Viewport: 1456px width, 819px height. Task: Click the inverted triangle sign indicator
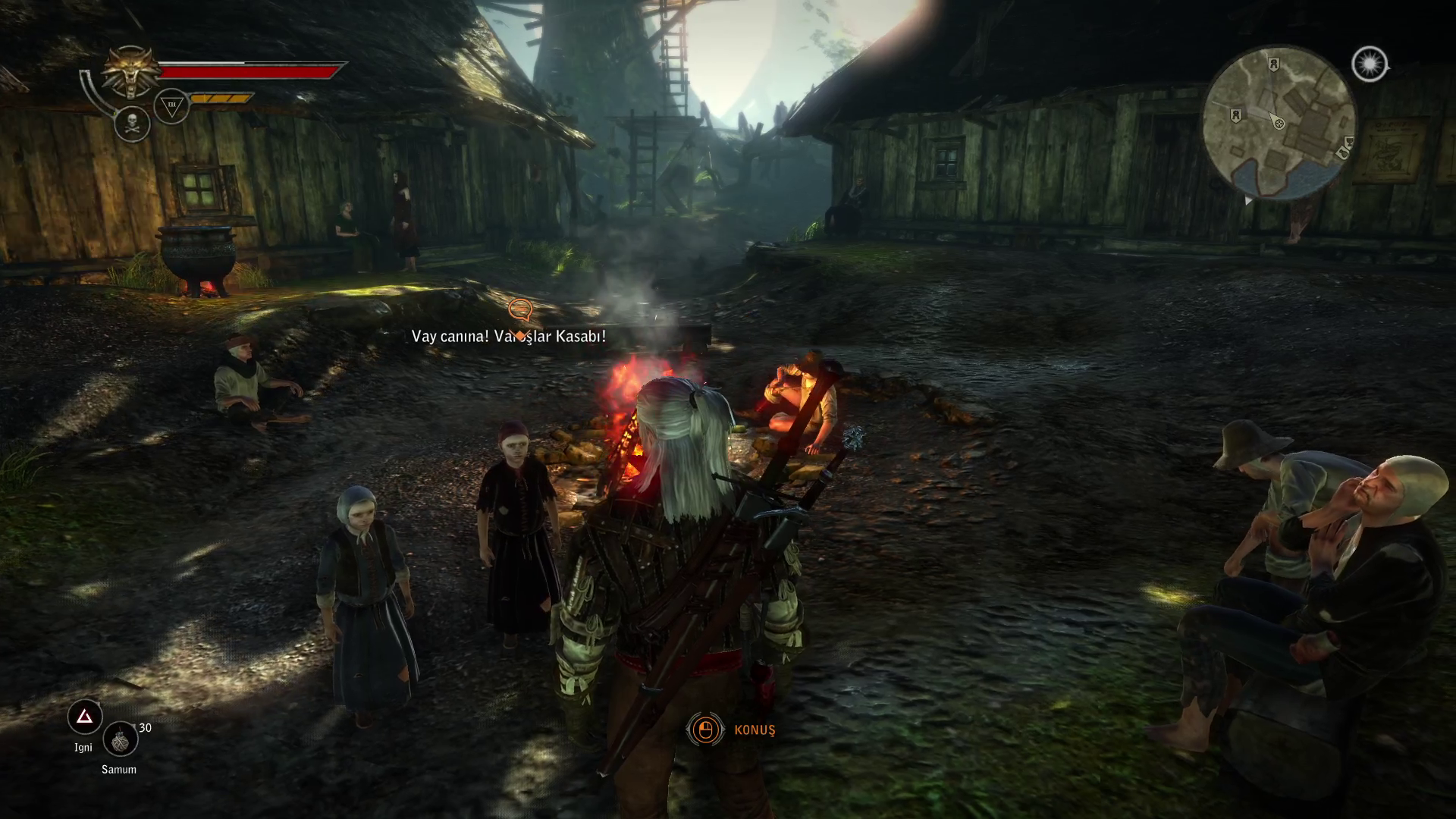point(171,106)
